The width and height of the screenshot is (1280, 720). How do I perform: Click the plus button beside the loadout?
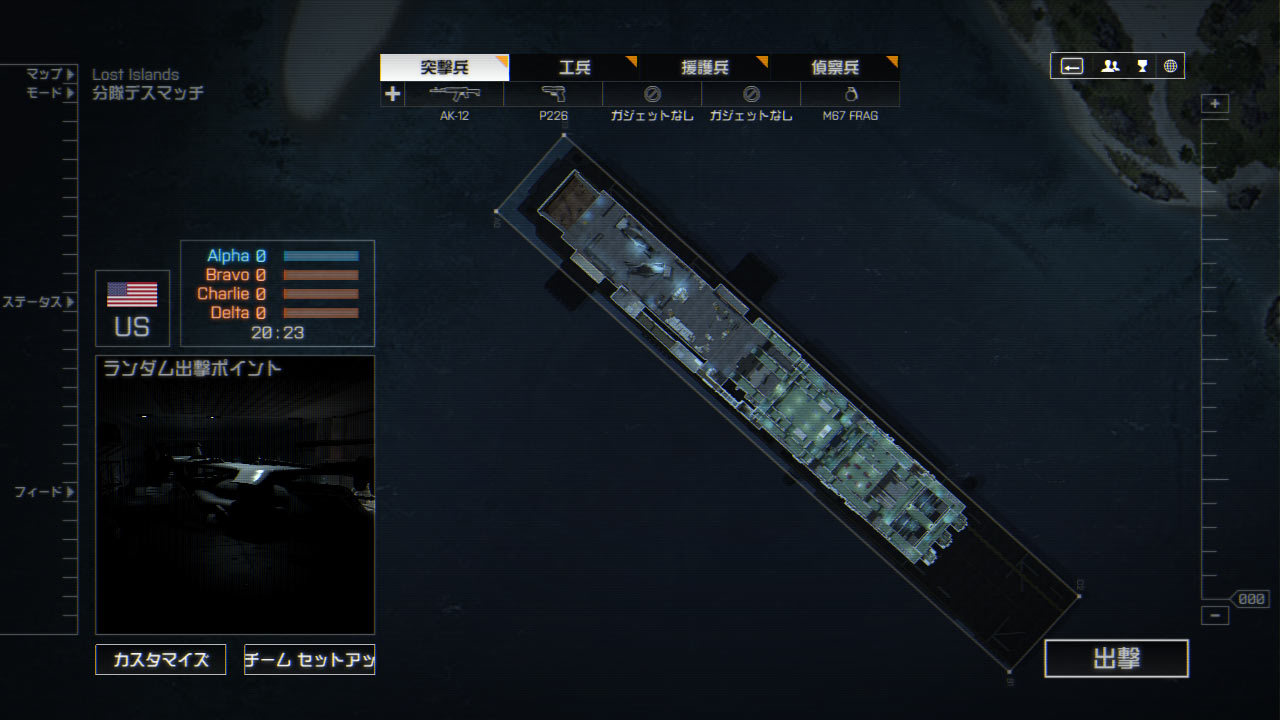392,94
